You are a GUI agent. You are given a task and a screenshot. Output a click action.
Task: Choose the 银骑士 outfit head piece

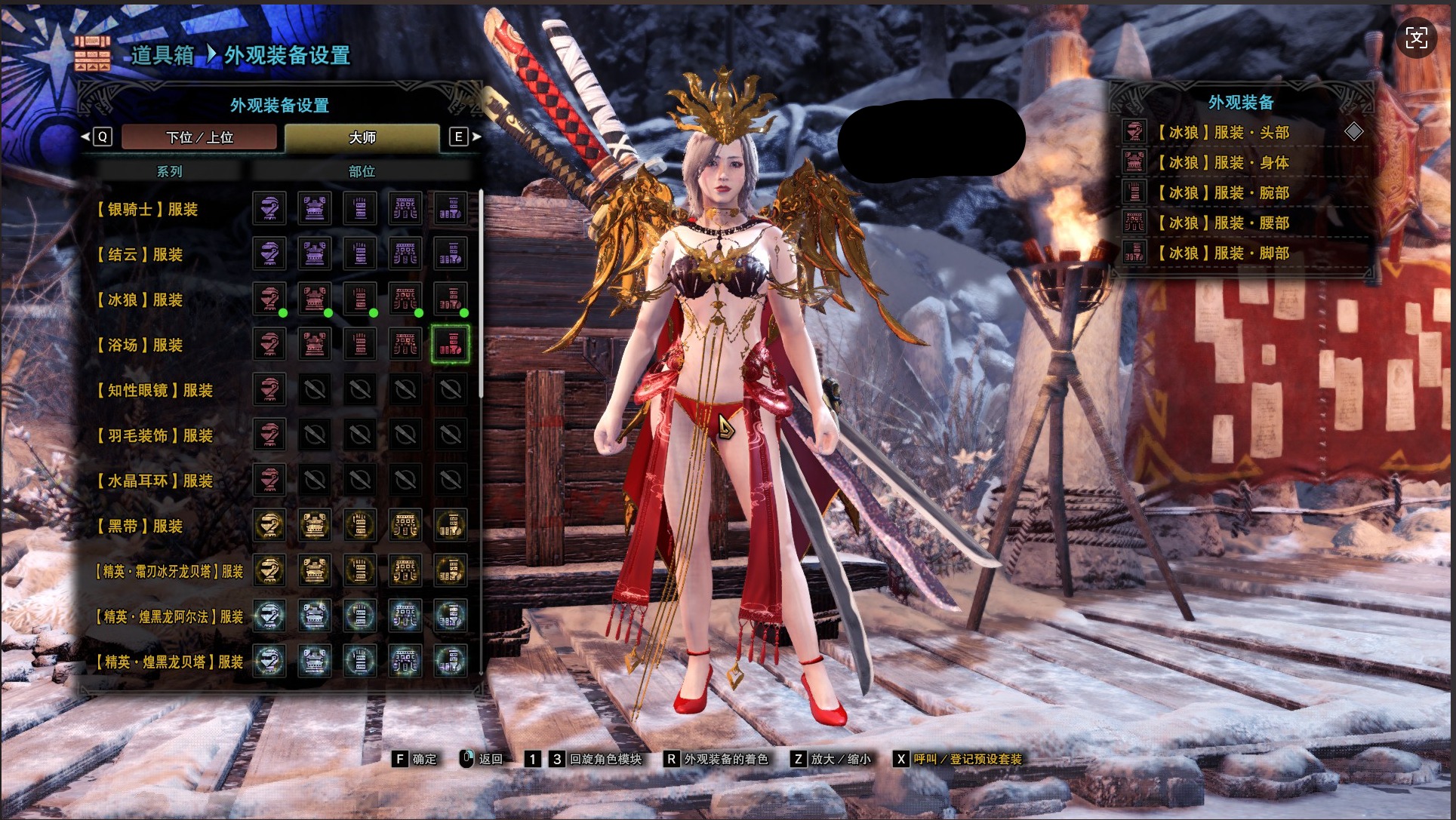coord(269,209)
